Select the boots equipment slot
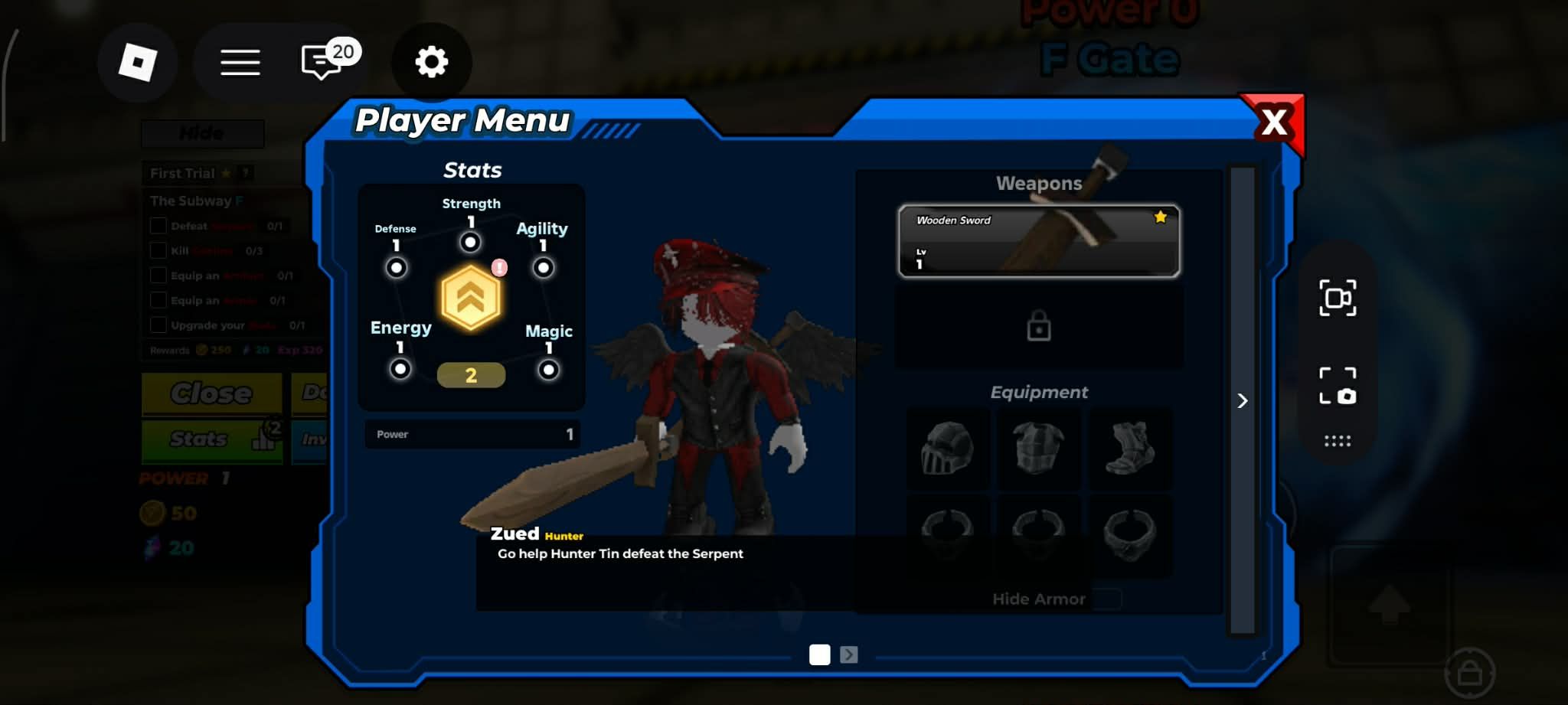The image size is (1568, 705). 1130,449
